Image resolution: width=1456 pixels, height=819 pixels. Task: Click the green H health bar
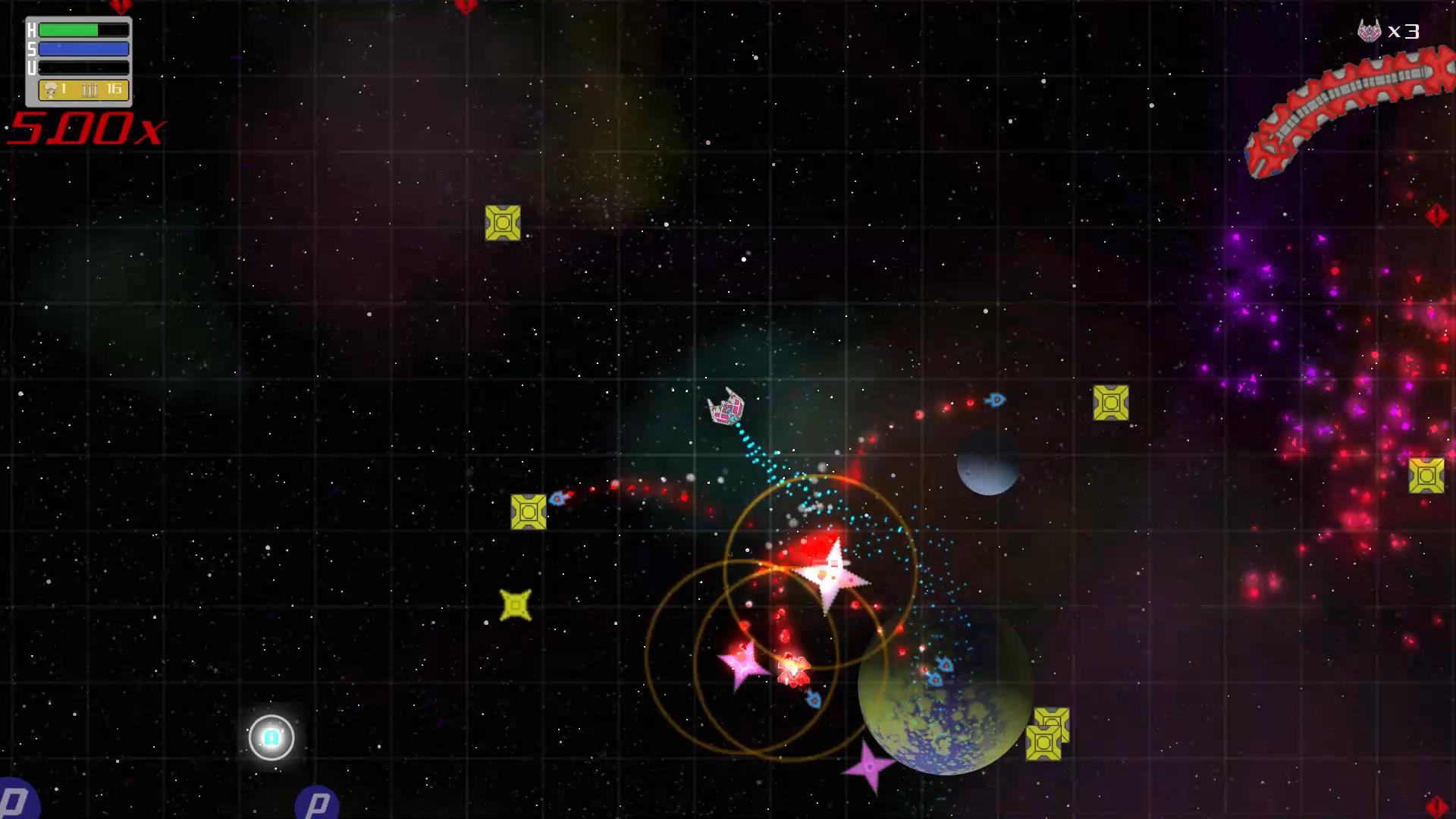(x=68, y=30)
